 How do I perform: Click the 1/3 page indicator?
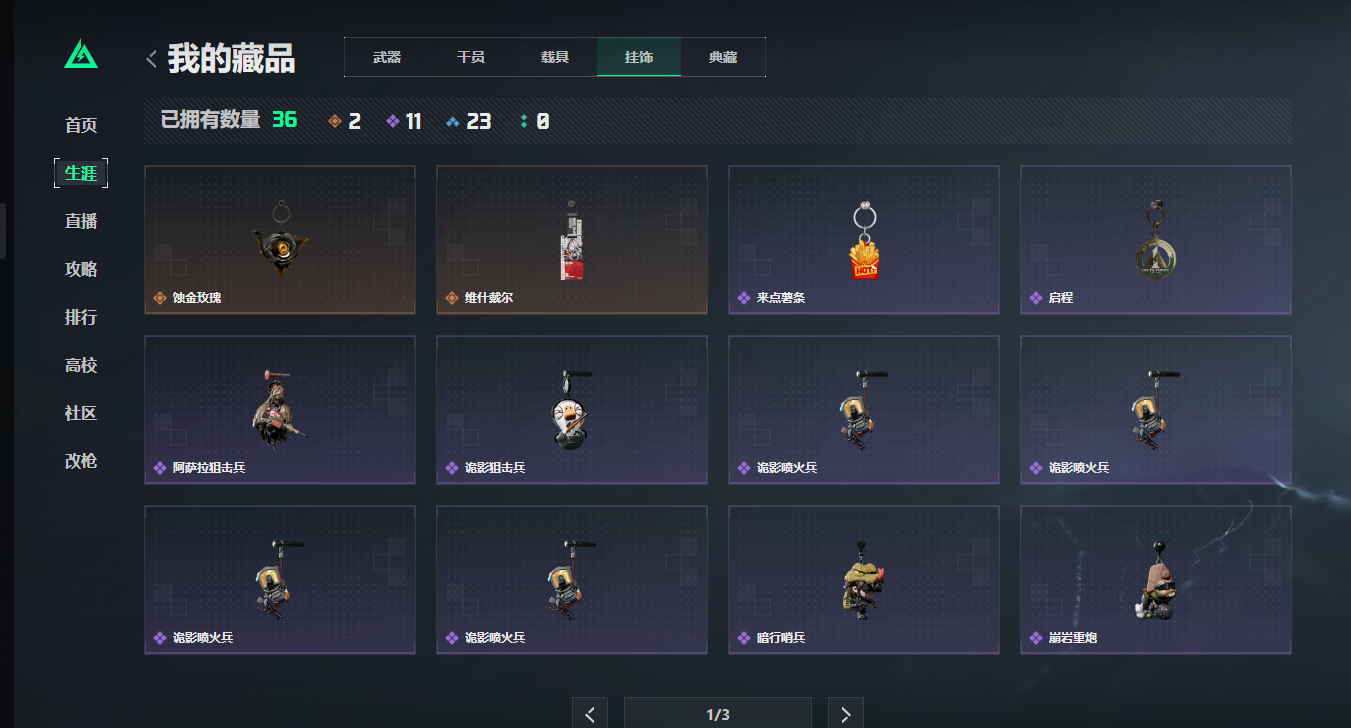point(716,712)
